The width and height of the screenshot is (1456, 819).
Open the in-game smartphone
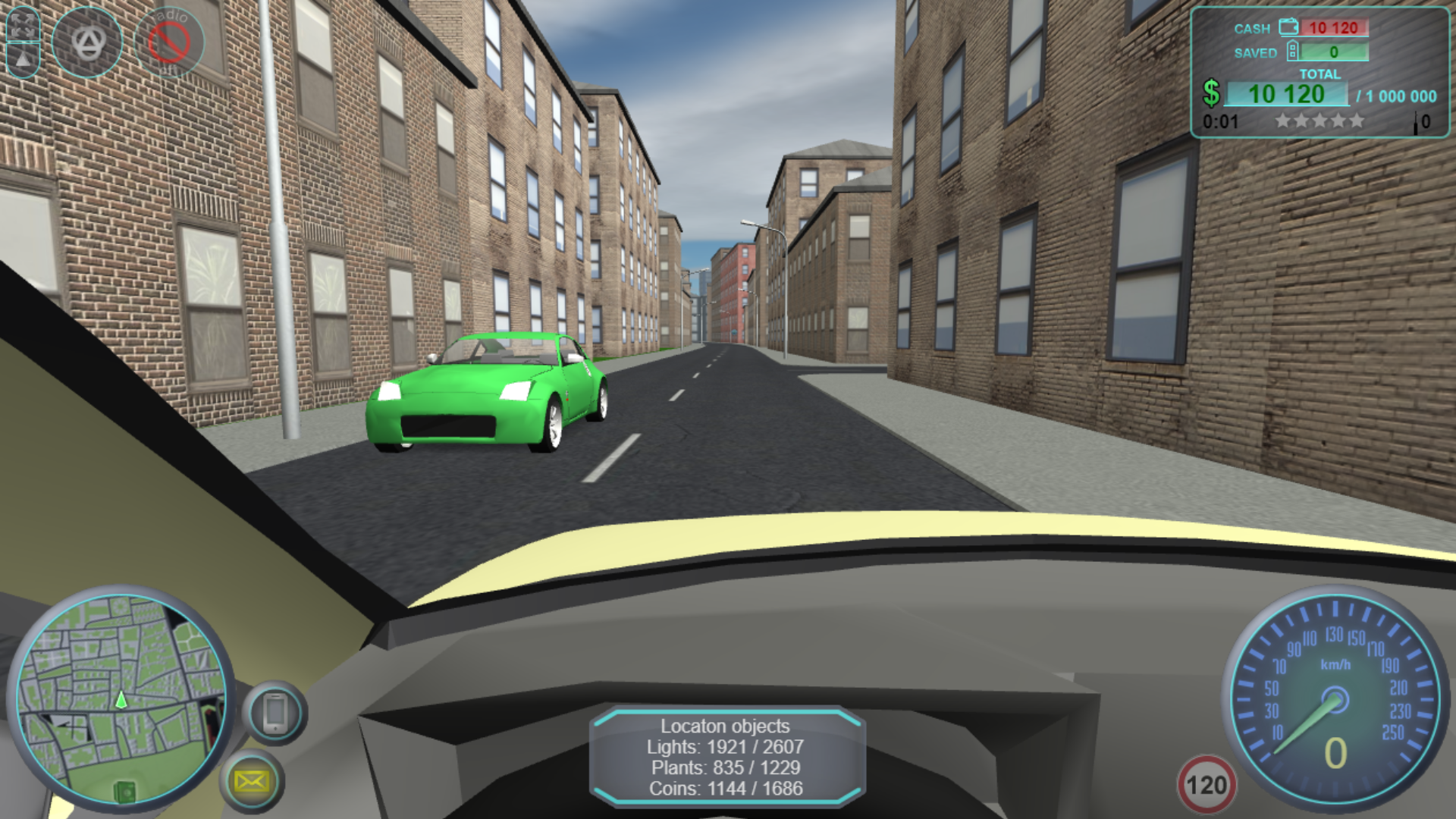pos(275,711)
